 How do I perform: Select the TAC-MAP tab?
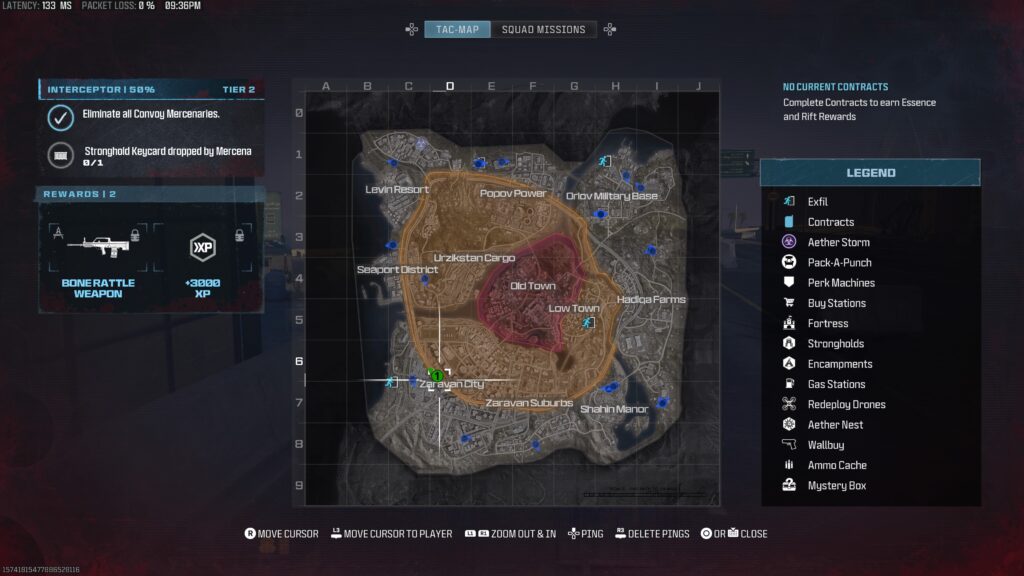(457, 30)
